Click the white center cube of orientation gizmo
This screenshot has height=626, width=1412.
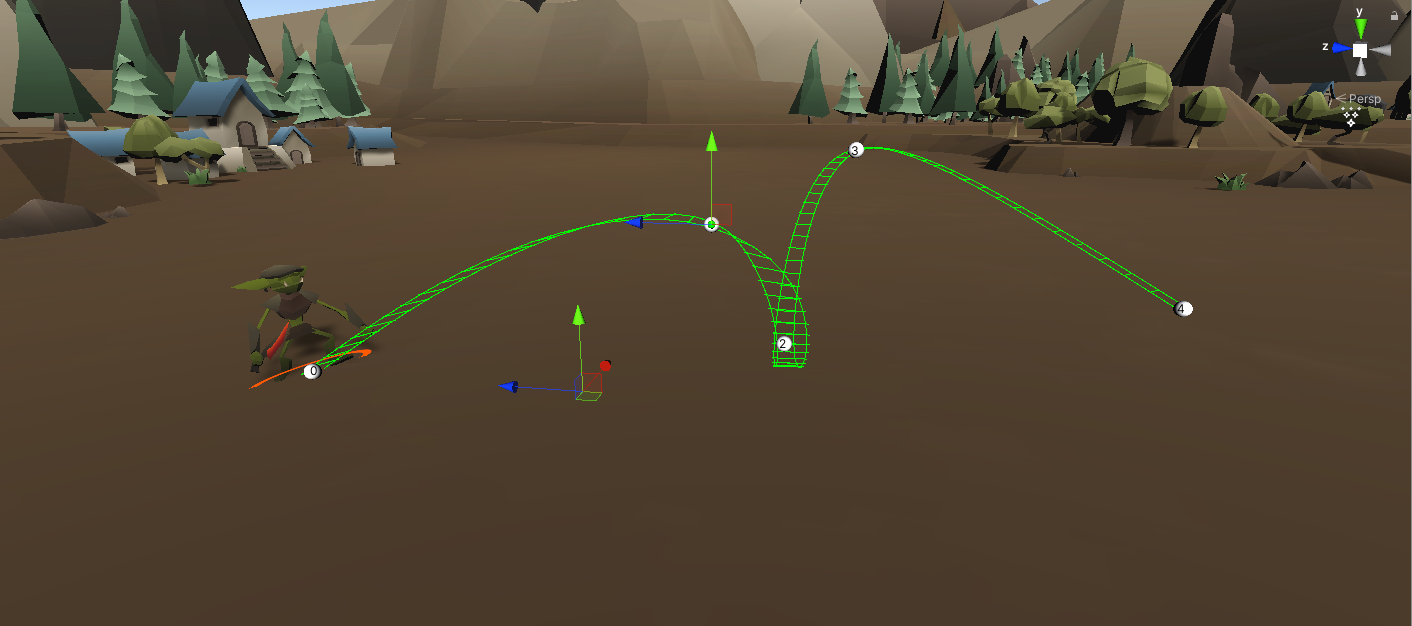point(1360,50)
